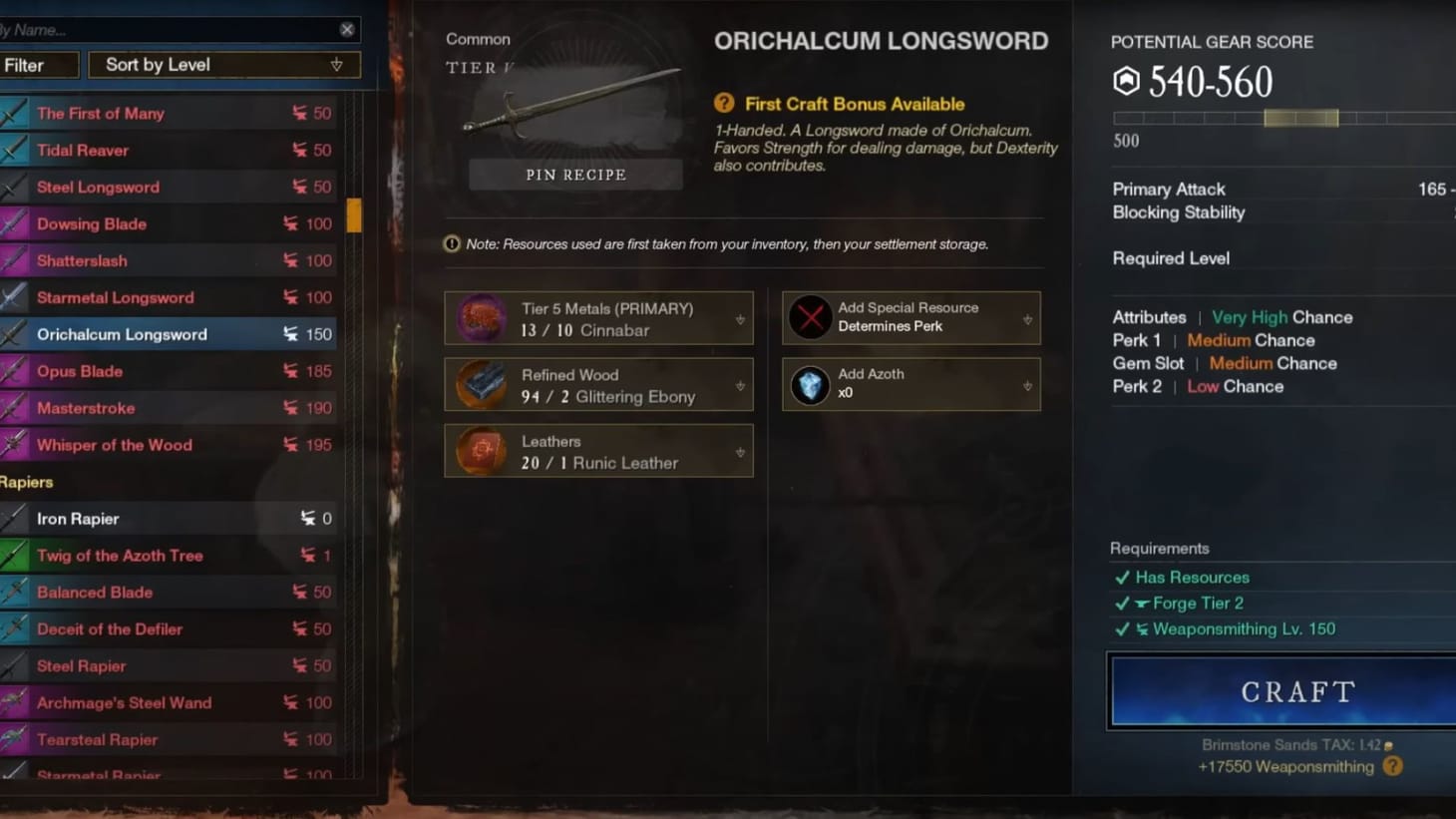Click the gear score emblem icon

tap(1128, 81)
